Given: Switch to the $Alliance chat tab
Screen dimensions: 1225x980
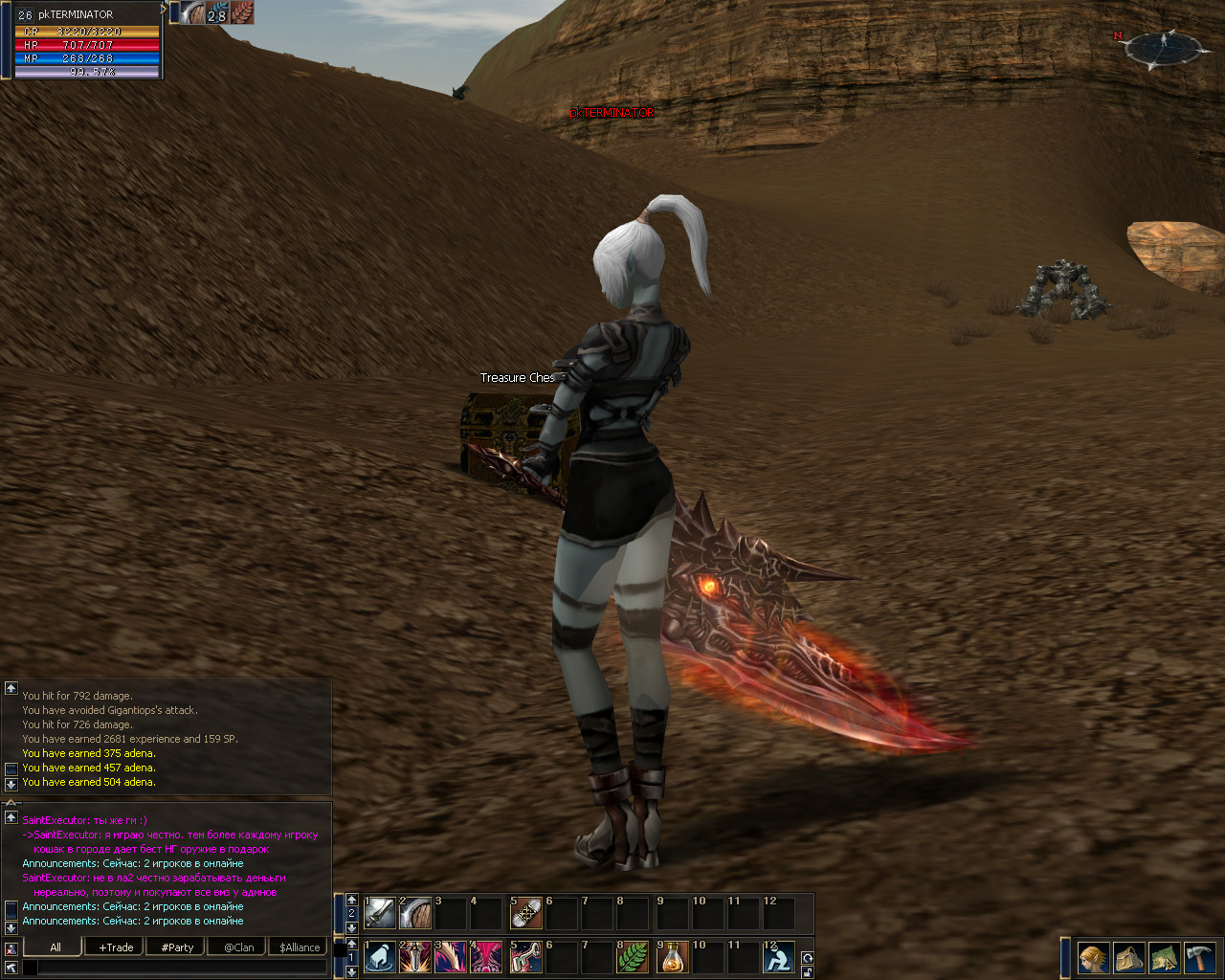Looking at the screenshot, I should 300,947.
